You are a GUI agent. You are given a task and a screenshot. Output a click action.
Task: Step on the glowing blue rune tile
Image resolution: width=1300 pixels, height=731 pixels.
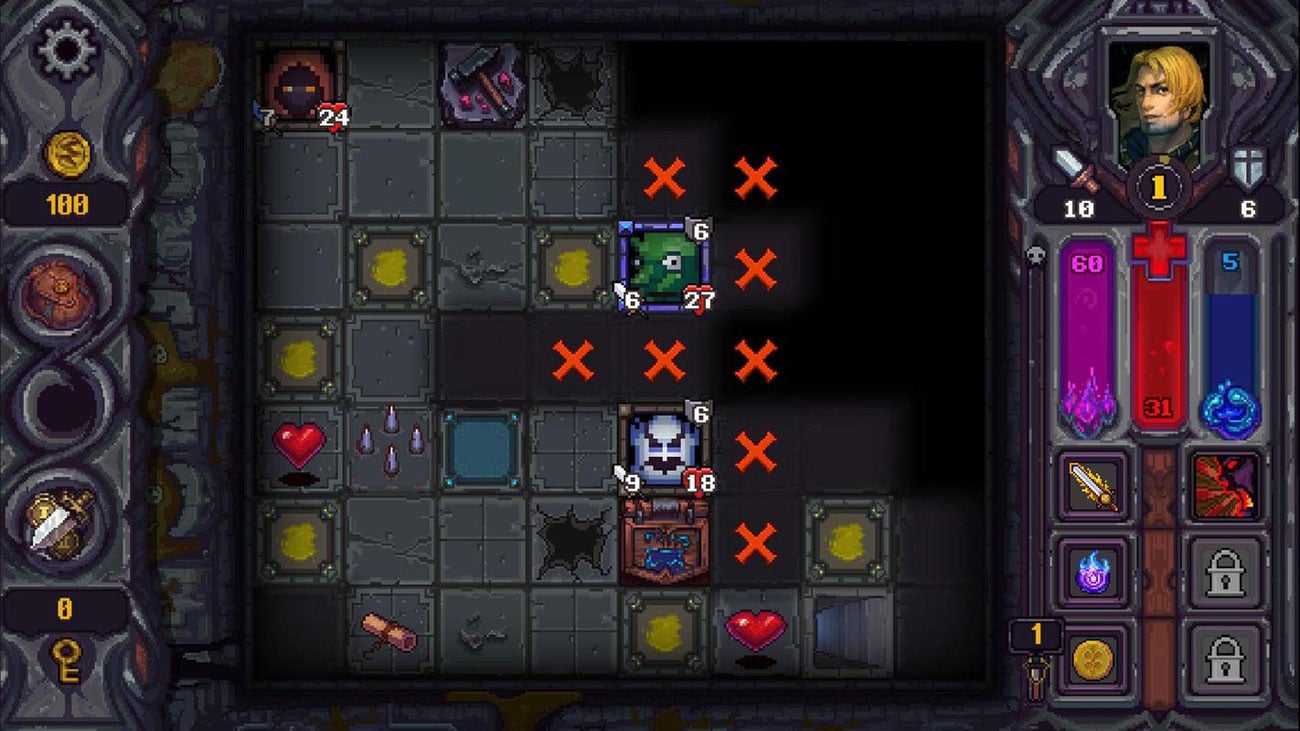pos(481,449)
